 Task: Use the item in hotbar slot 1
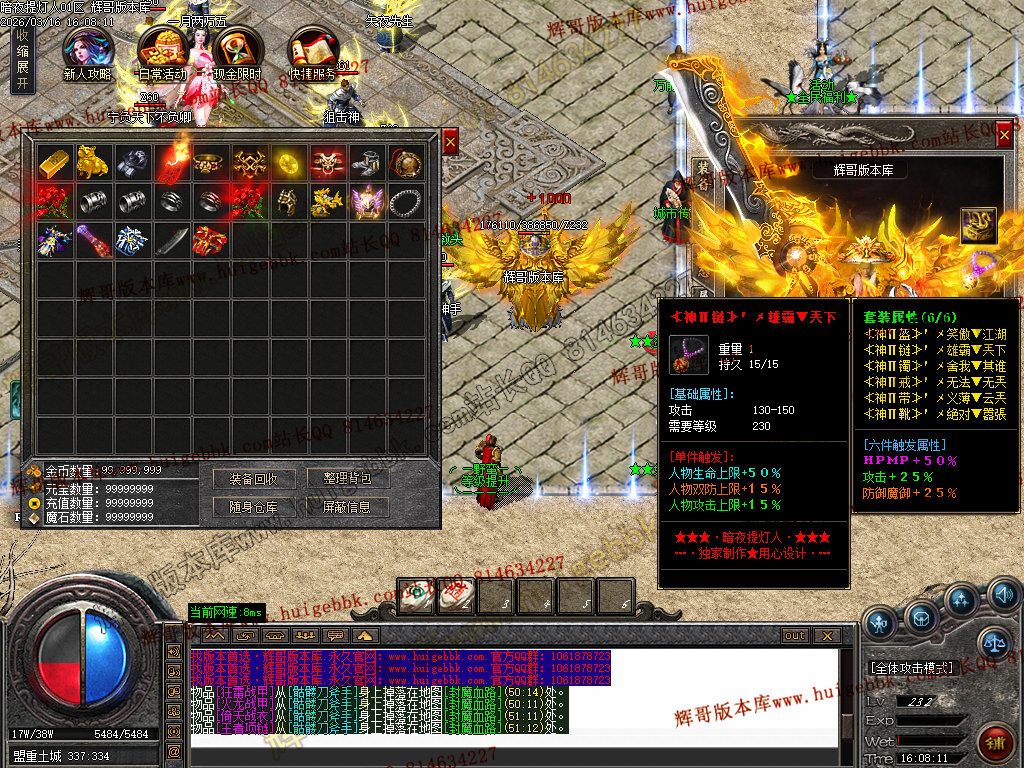pyautogui.click(x=416, y=597)
